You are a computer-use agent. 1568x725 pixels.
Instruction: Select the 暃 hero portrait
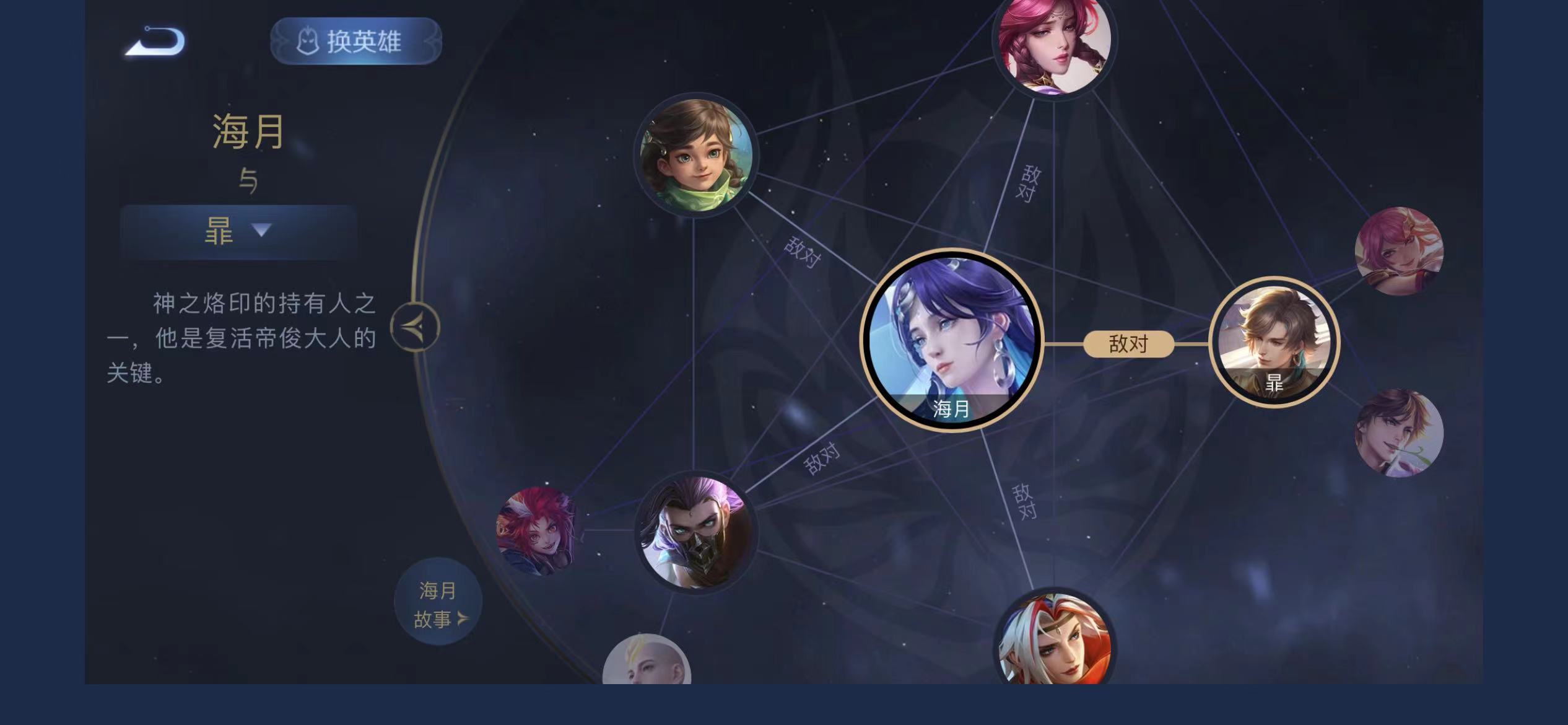tap(1274, 341)
